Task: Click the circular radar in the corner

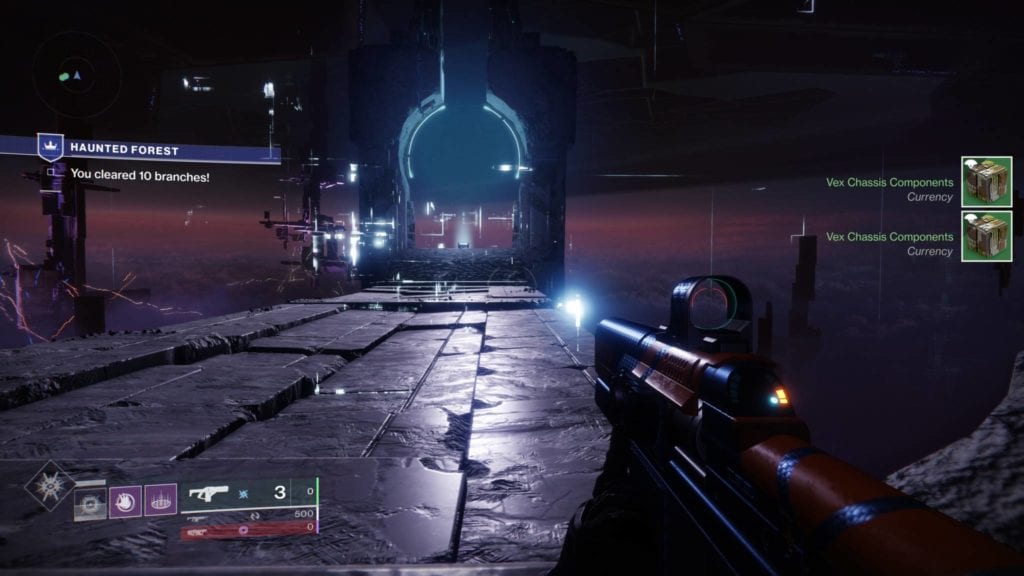Action: point(76,75)
